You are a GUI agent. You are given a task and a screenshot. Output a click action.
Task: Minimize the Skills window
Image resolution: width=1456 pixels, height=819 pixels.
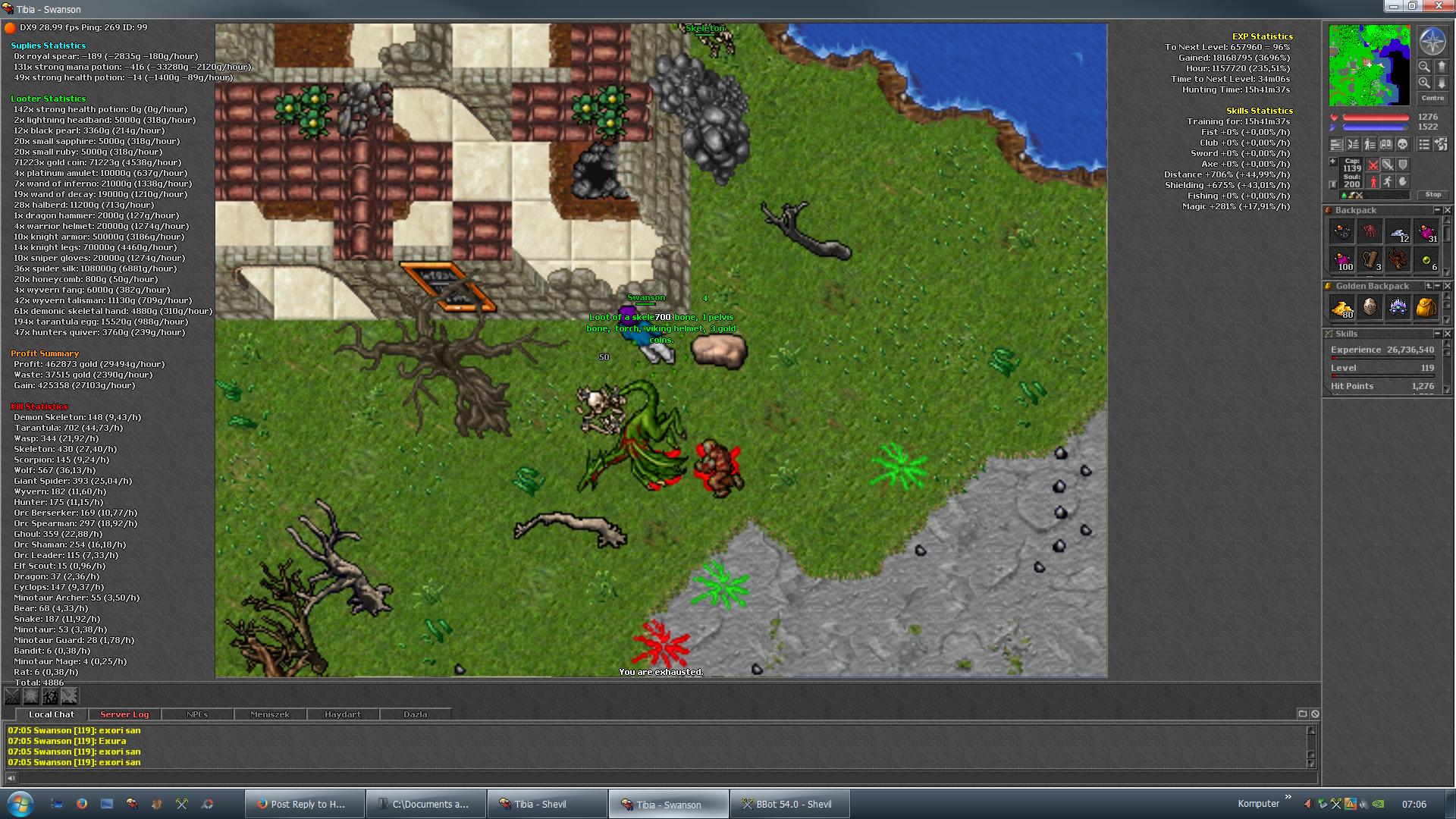[1436, 334]
